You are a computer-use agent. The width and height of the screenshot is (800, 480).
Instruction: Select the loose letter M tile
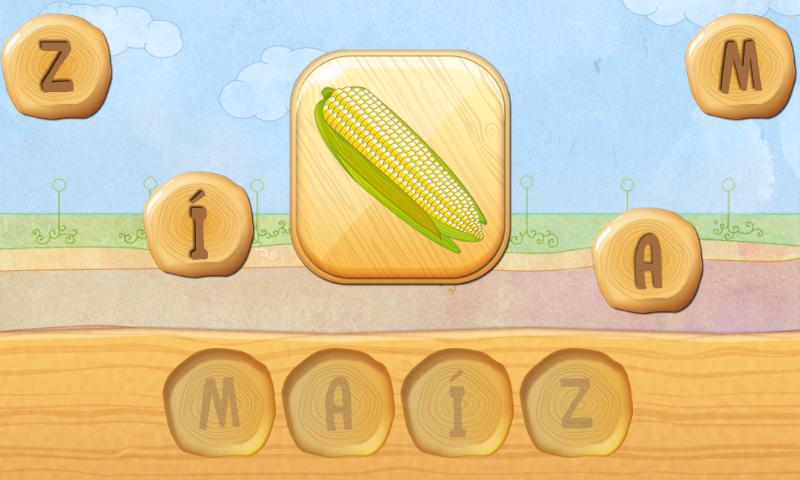pyautogui.click(x=740, y=67)
